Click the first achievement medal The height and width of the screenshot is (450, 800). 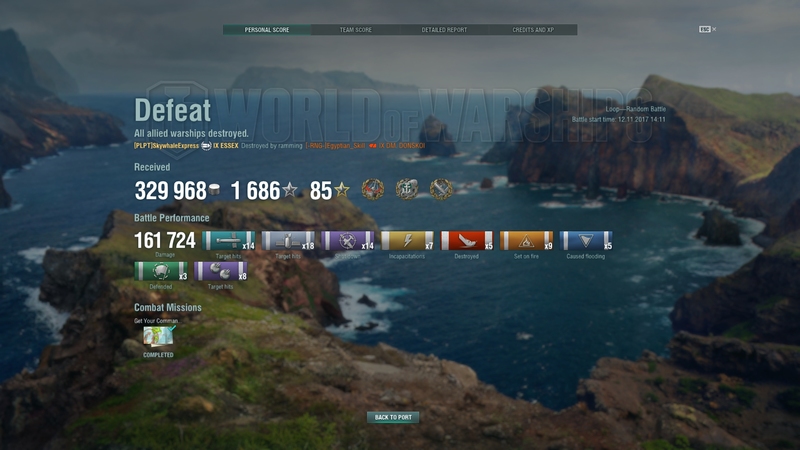tap(373, 189)
